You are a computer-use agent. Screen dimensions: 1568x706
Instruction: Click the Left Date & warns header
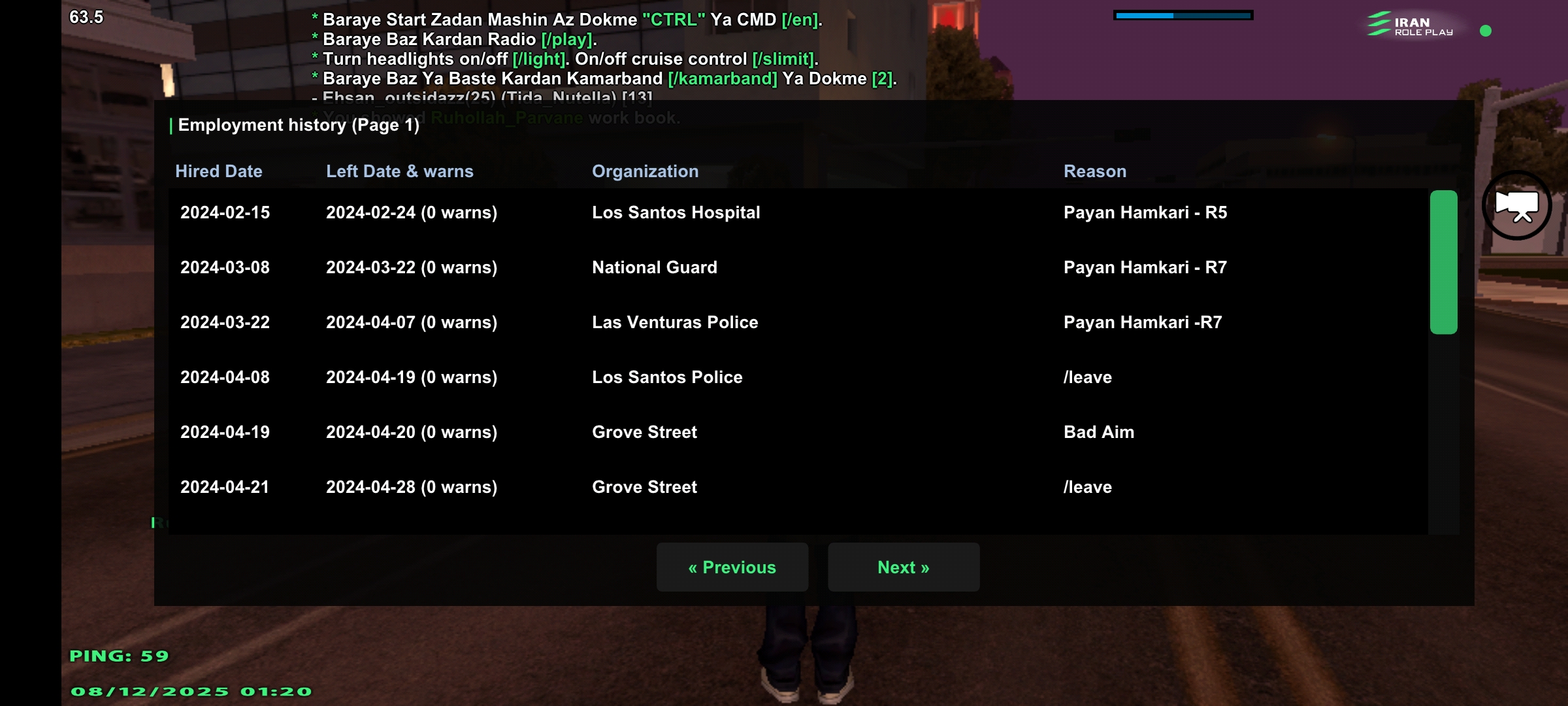click(399, 171)
